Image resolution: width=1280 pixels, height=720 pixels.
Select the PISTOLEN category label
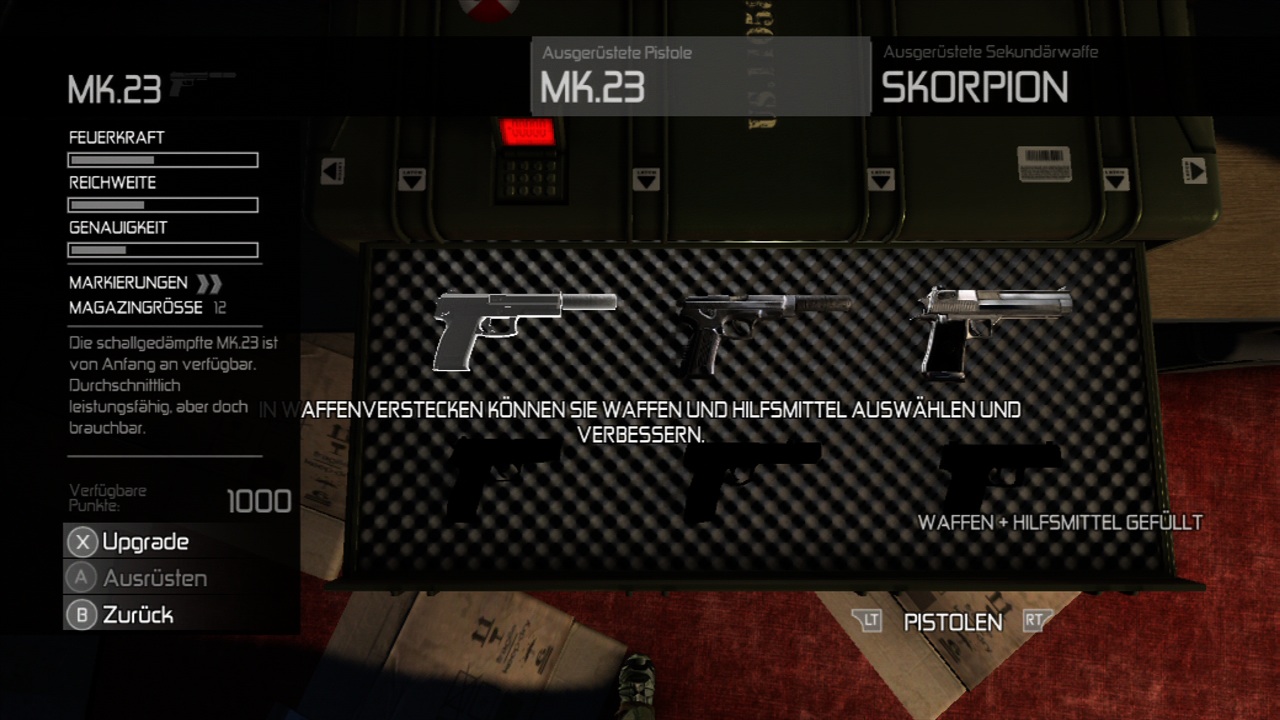[952, 622]
